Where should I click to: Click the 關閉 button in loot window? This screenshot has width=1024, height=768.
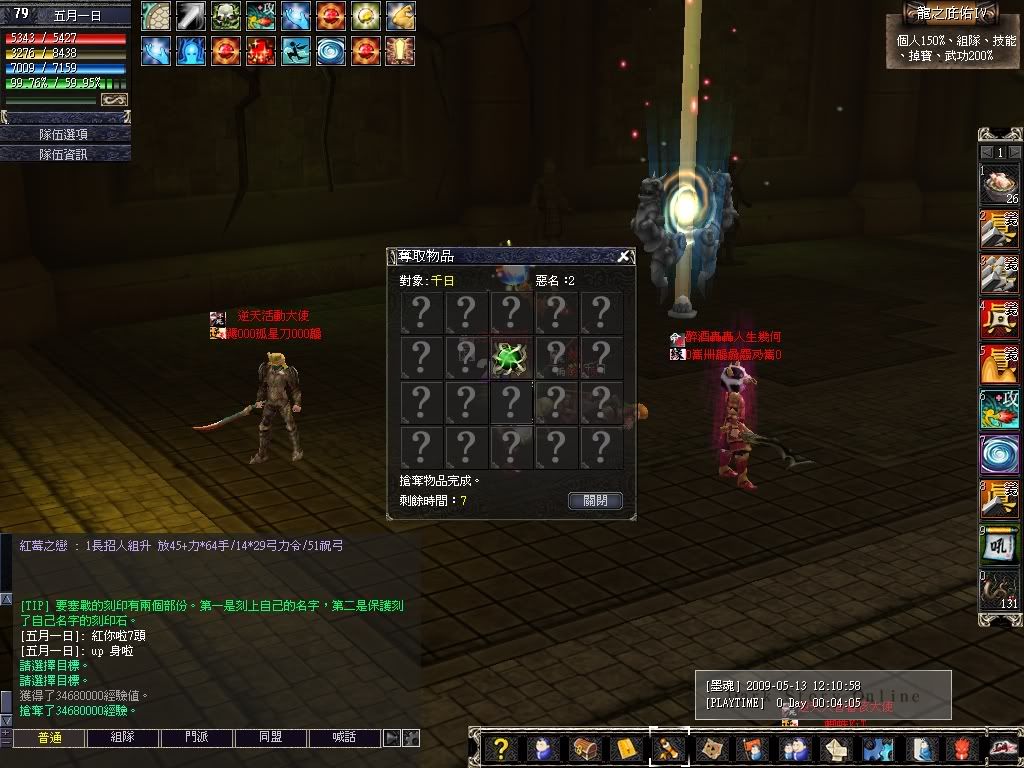point(595,500)
